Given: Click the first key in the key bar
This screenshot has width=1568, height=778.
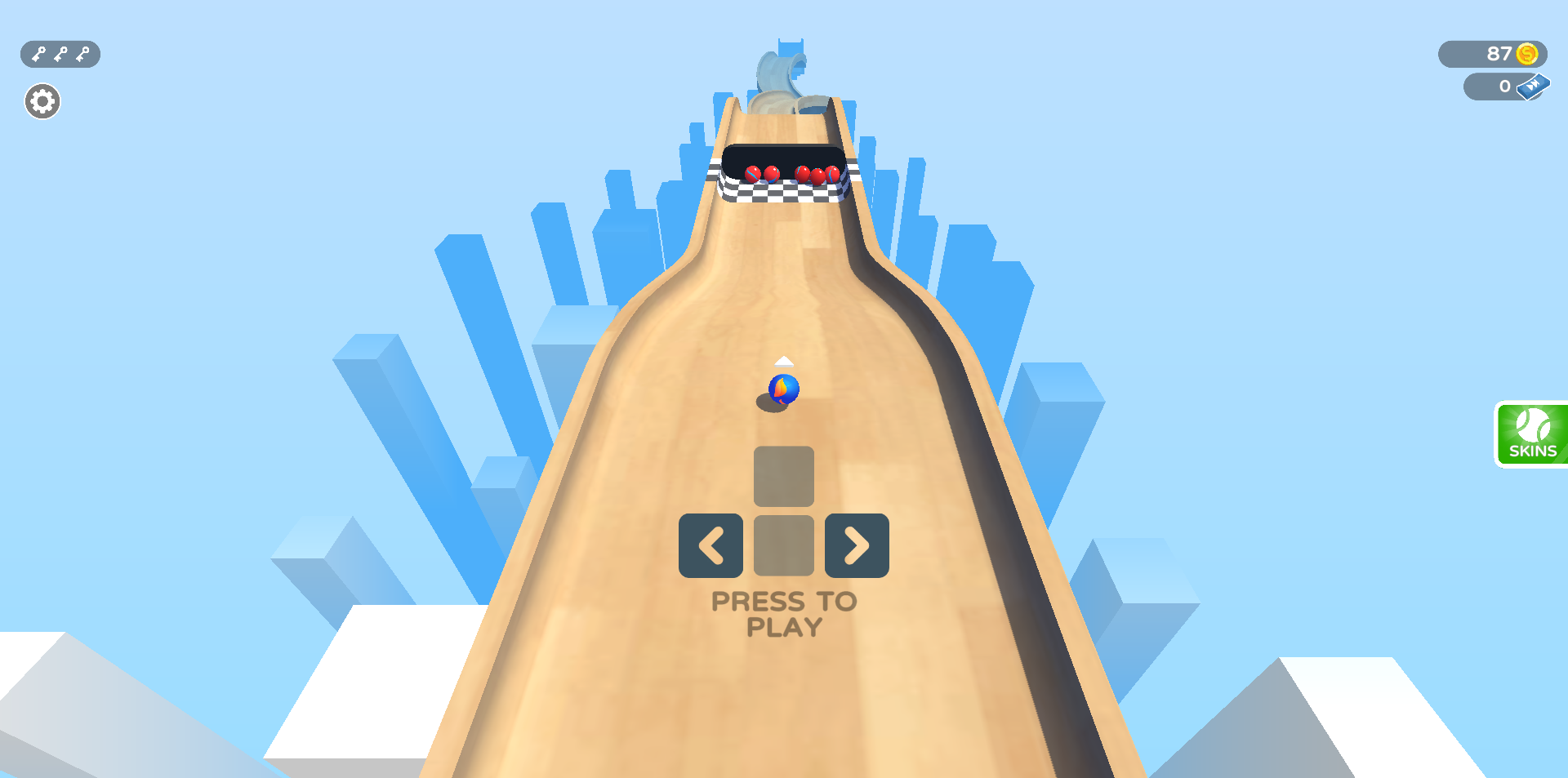Looking at the screenshot, I should click(38, 54).
